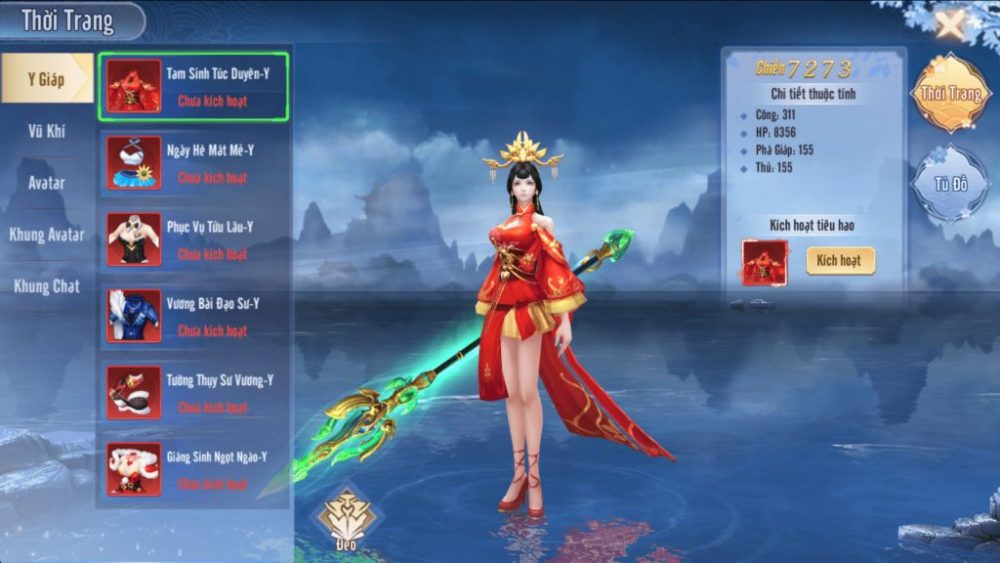
Task: Switch to the Y Giáp tab
Action: 46,78
